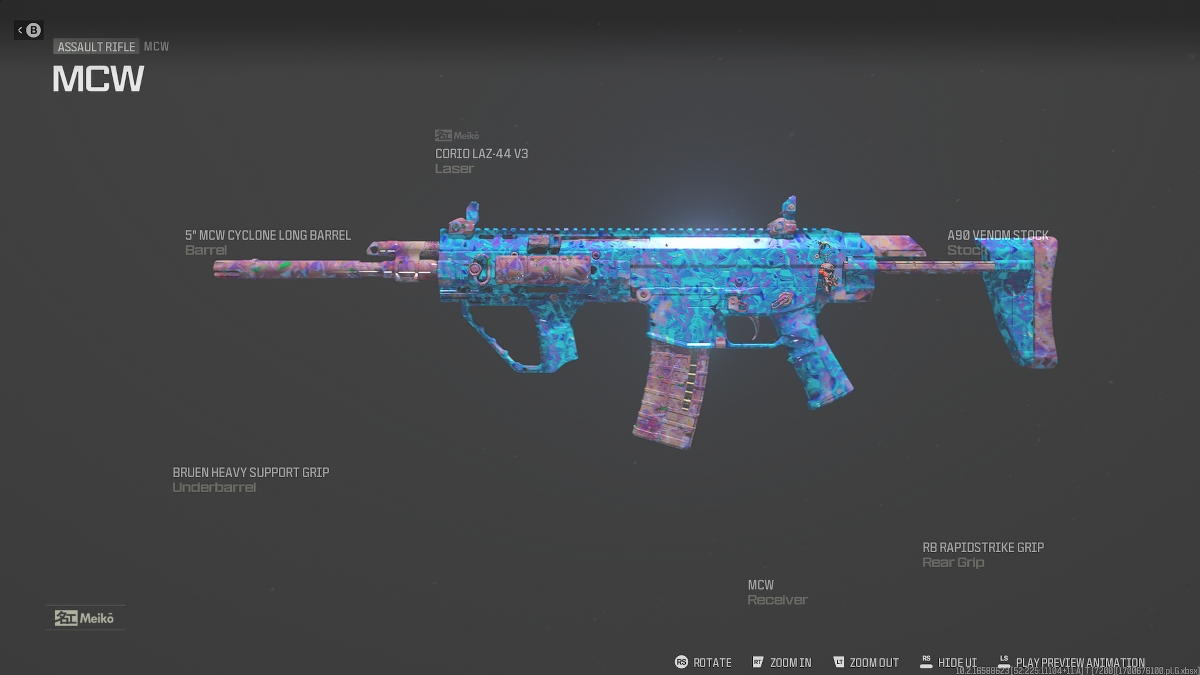
Task: Choose the 5" MCW Cyclone Long Barrel label
Action: 267,236
